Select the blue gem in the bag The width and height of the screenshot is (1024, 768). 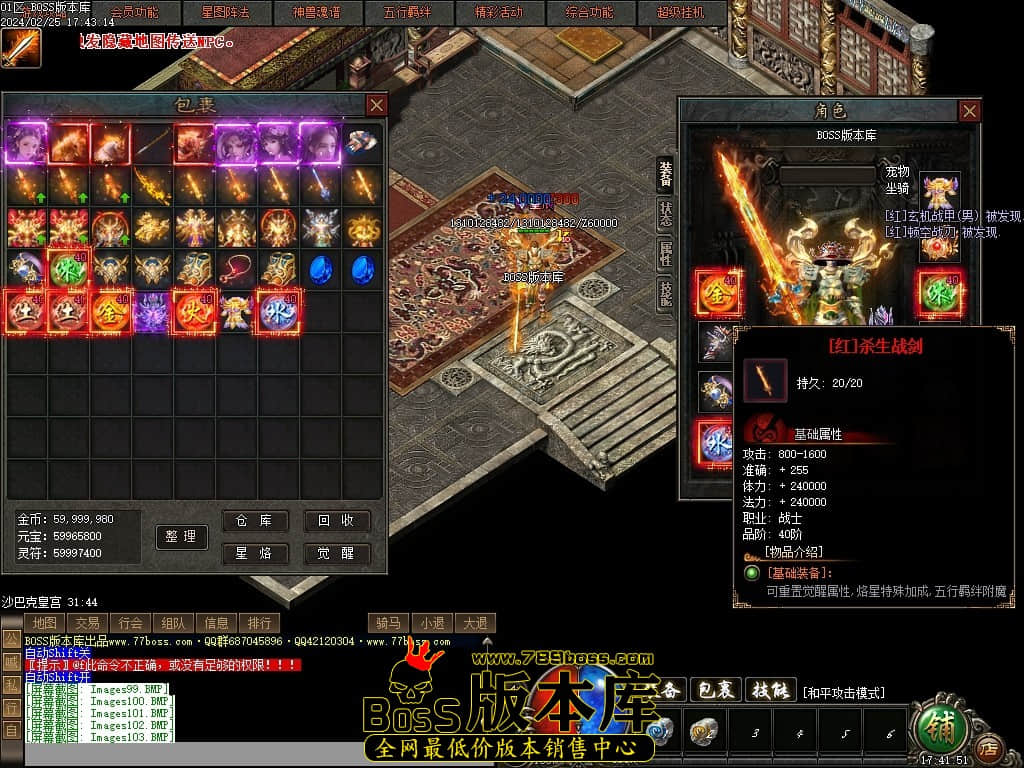321,269
